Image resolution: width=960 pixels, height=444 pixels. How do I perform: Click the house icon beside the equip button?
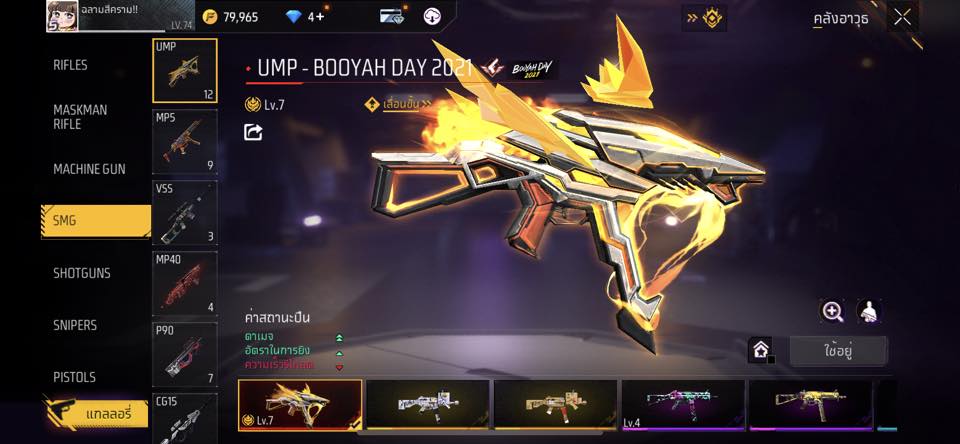coord(760,351)
